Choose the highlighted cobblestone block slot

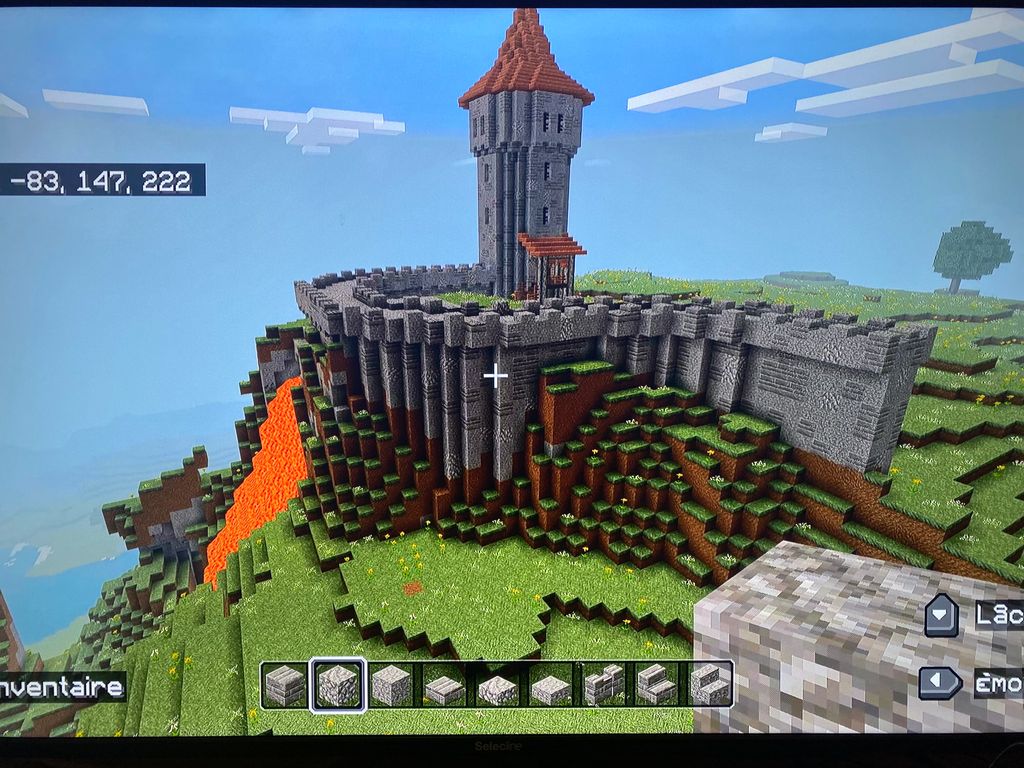pyautogui.click(x=338, y=685)
